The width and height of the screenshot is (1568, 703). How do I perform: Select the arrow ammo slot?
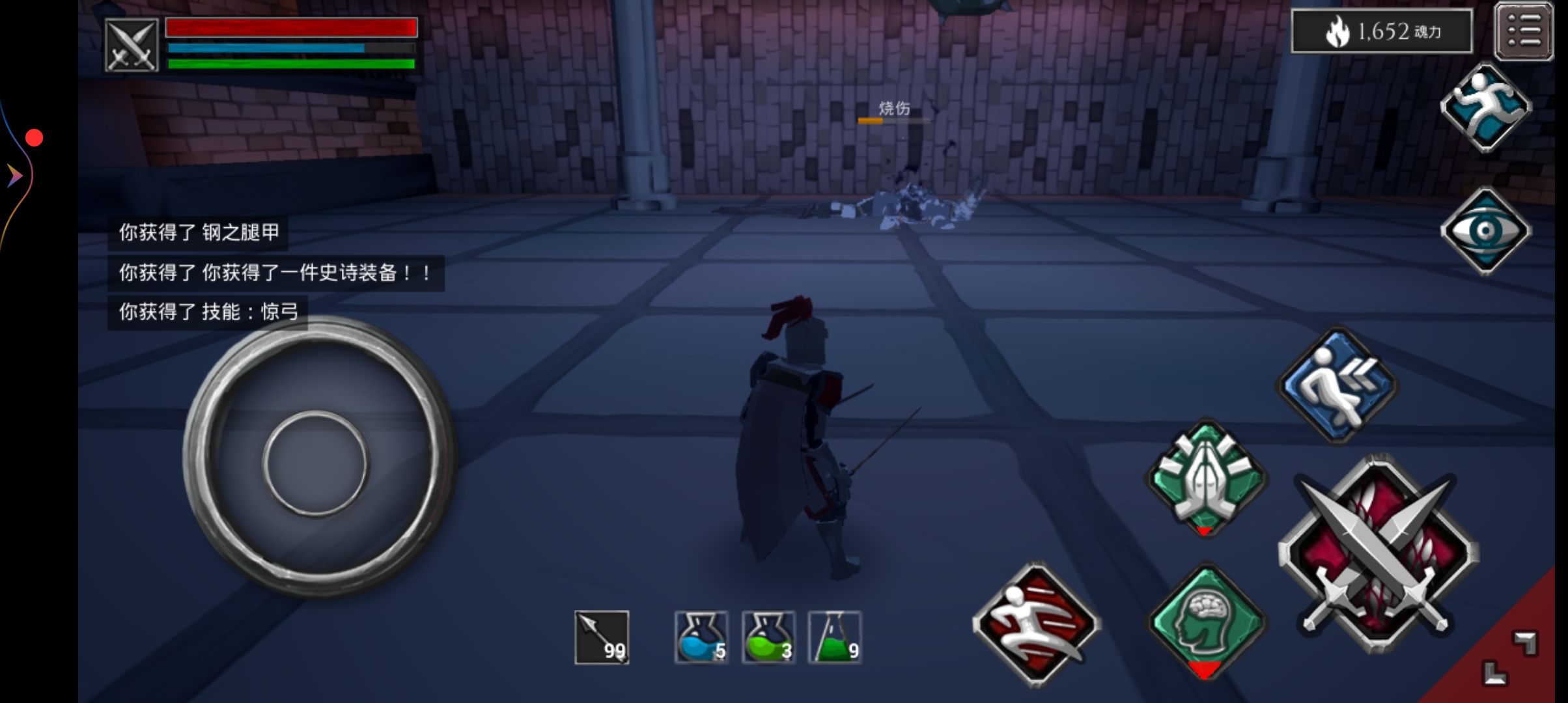(602, 637)
